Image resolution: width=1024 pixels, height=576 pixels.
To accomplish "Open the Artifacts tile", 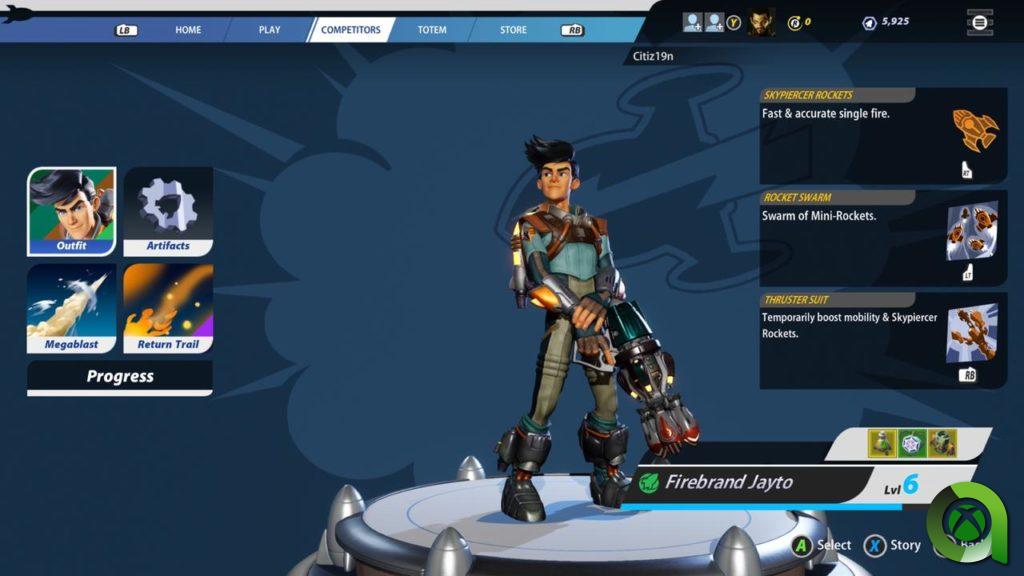I will coord(168,211).
